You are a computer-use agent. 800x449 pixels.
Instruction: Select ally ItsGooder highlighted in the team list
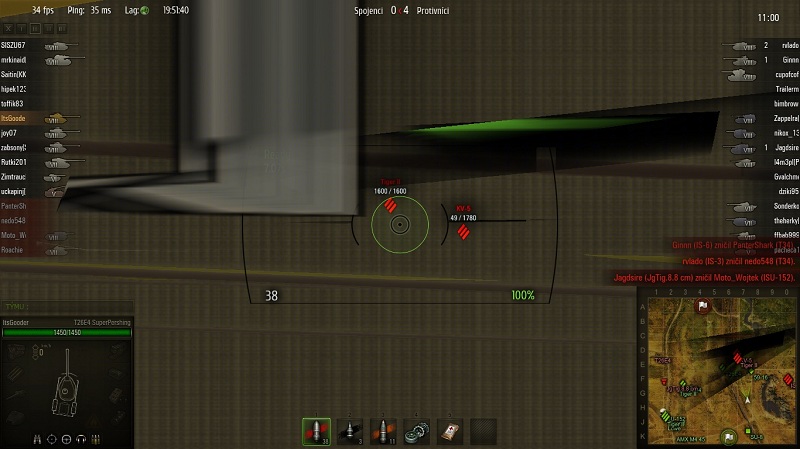[x=15, y=118]
